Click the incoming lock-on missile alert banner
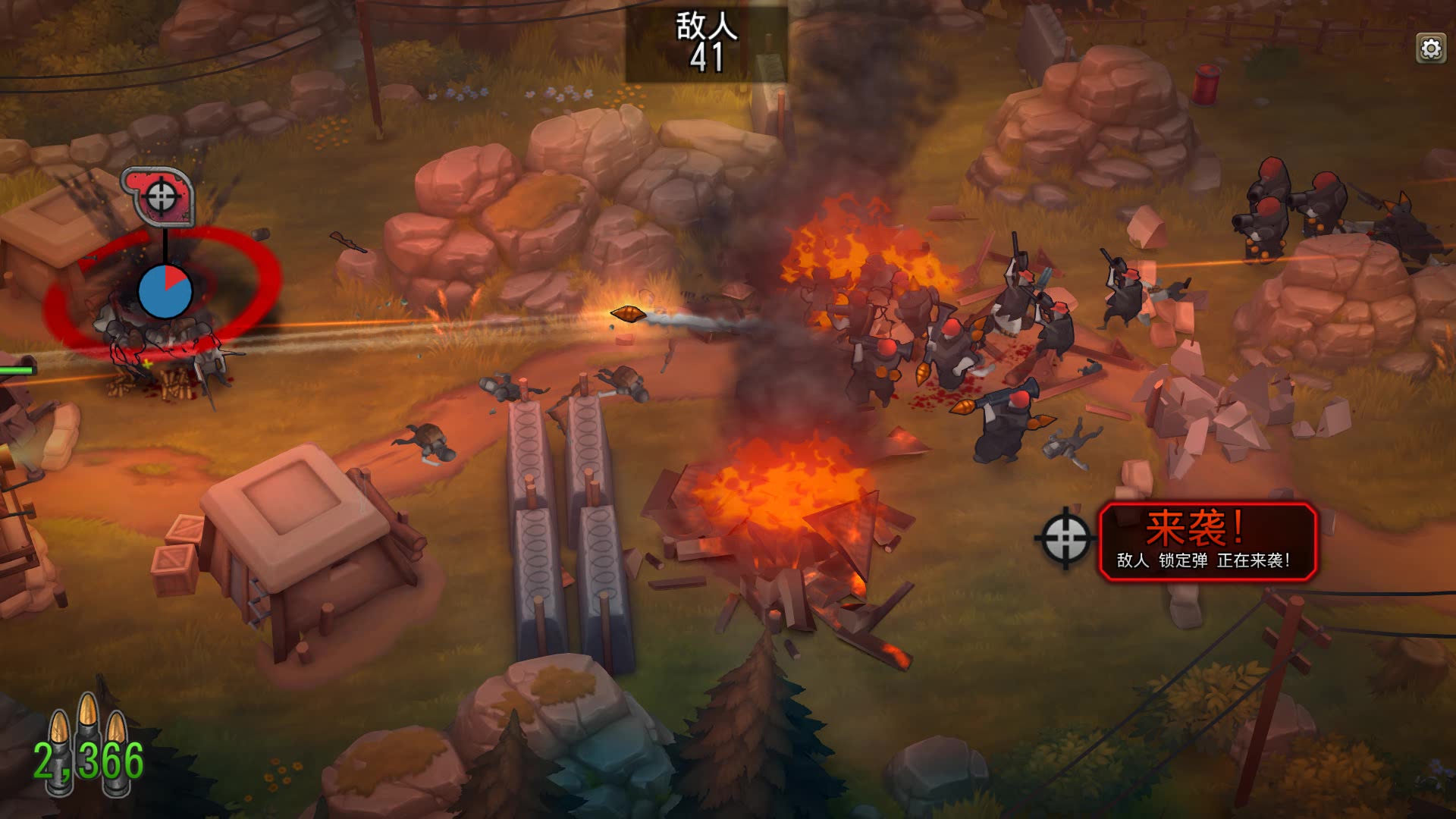 1207,541
